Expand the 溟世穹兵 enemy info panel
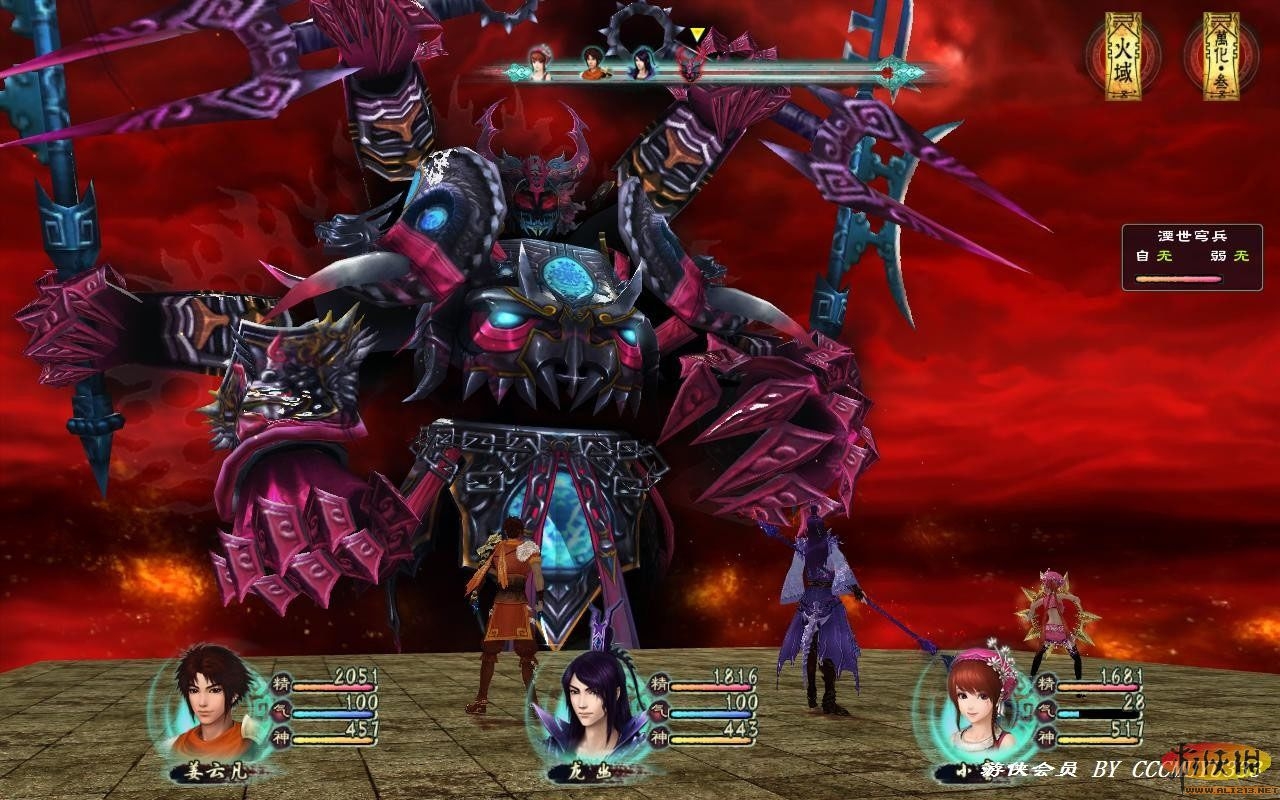 pyautogui.click(x=1192, y=234)
